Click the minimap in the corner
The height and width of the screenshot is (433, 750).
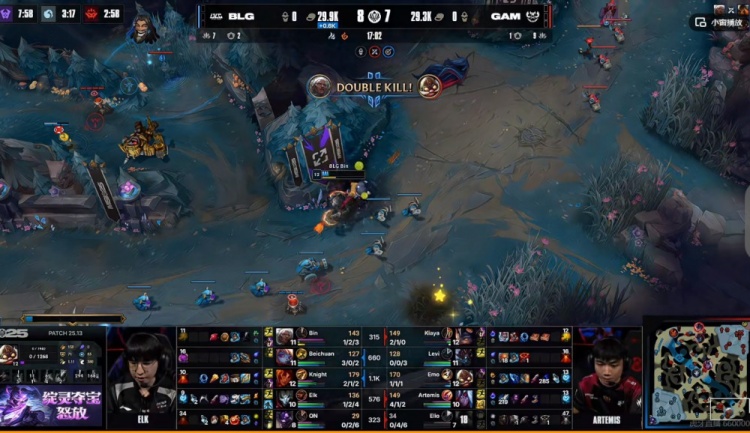(696, 374)
